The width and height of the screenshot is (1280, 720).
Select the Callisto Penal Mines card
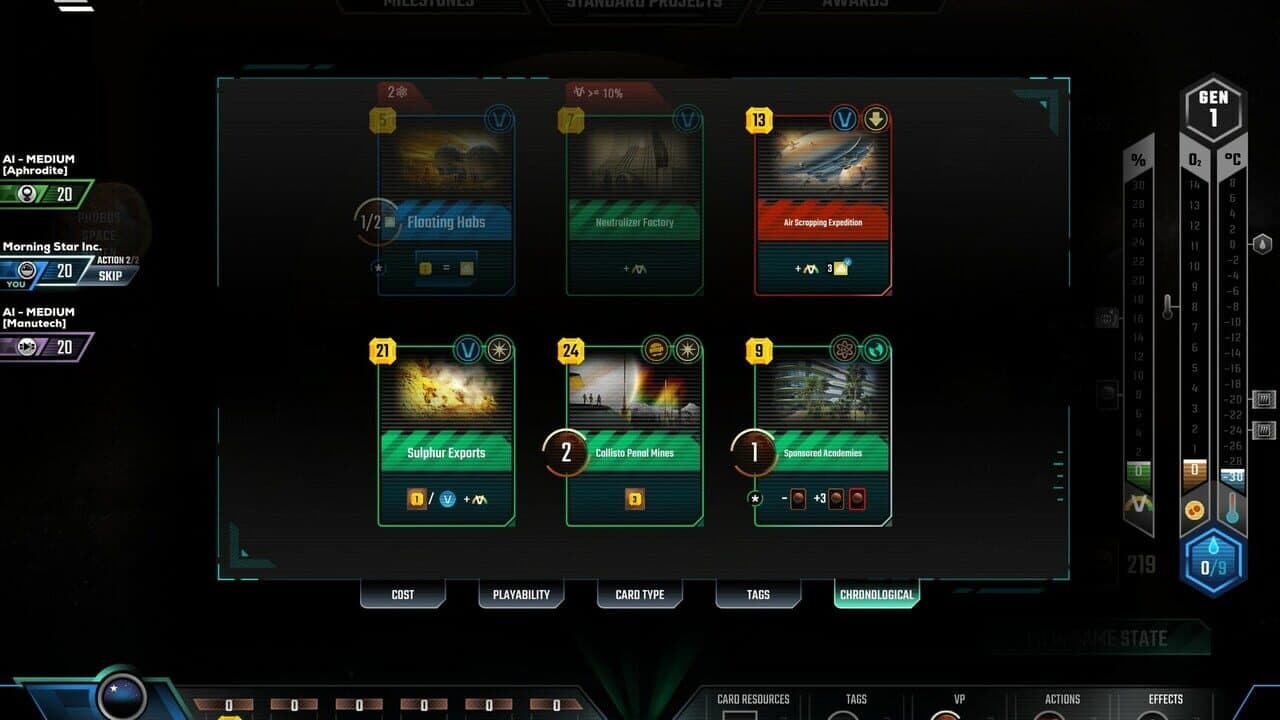[637, 430]
